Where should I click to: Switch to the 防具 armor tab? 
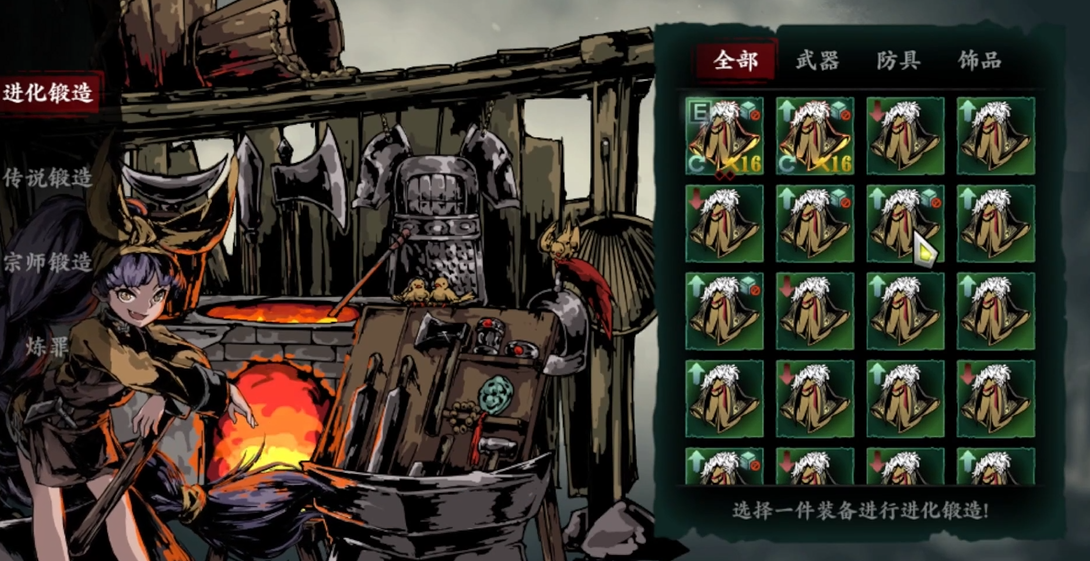click(898, 61)
